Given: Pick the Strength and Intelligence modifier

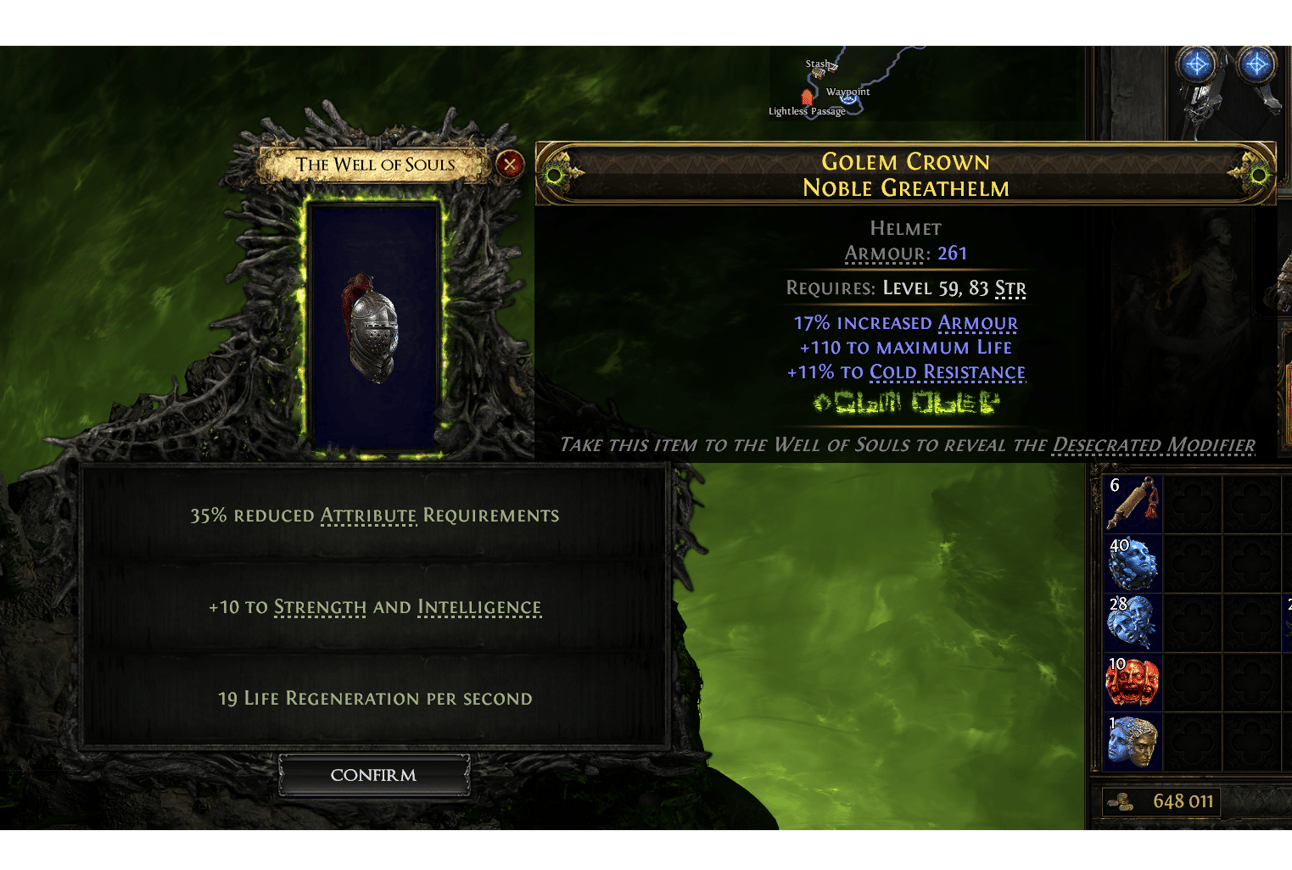Looking at the screenshot, I should tap(374, 607).
